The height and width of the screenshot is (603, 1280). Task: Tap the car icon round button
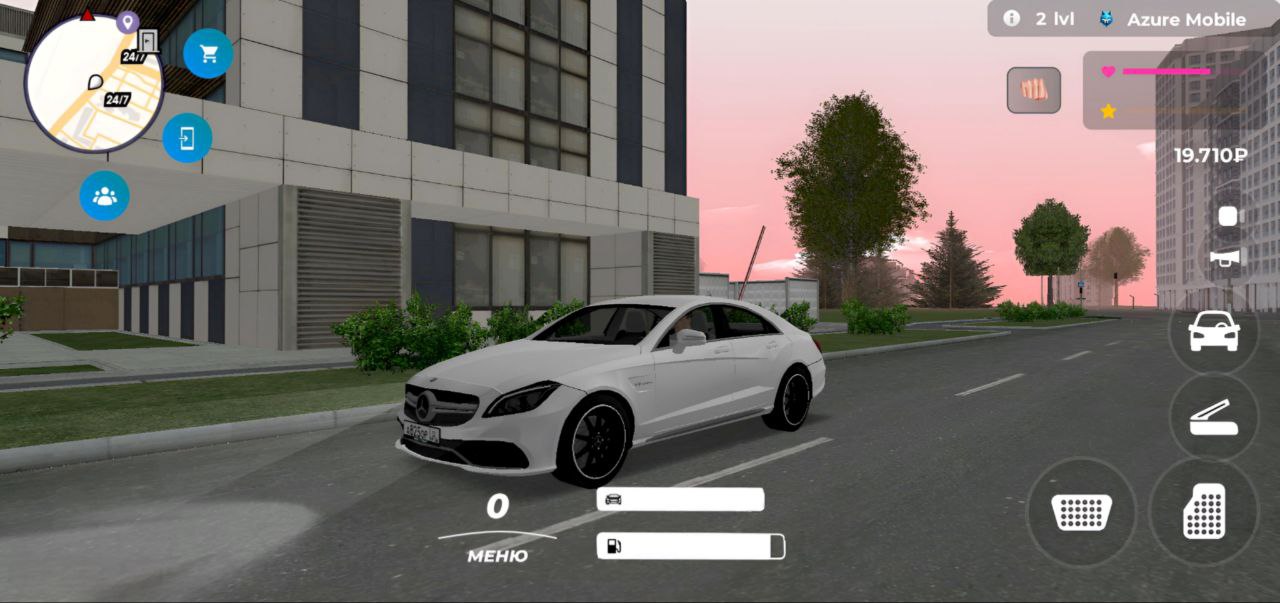click(x=1213, y=331)
